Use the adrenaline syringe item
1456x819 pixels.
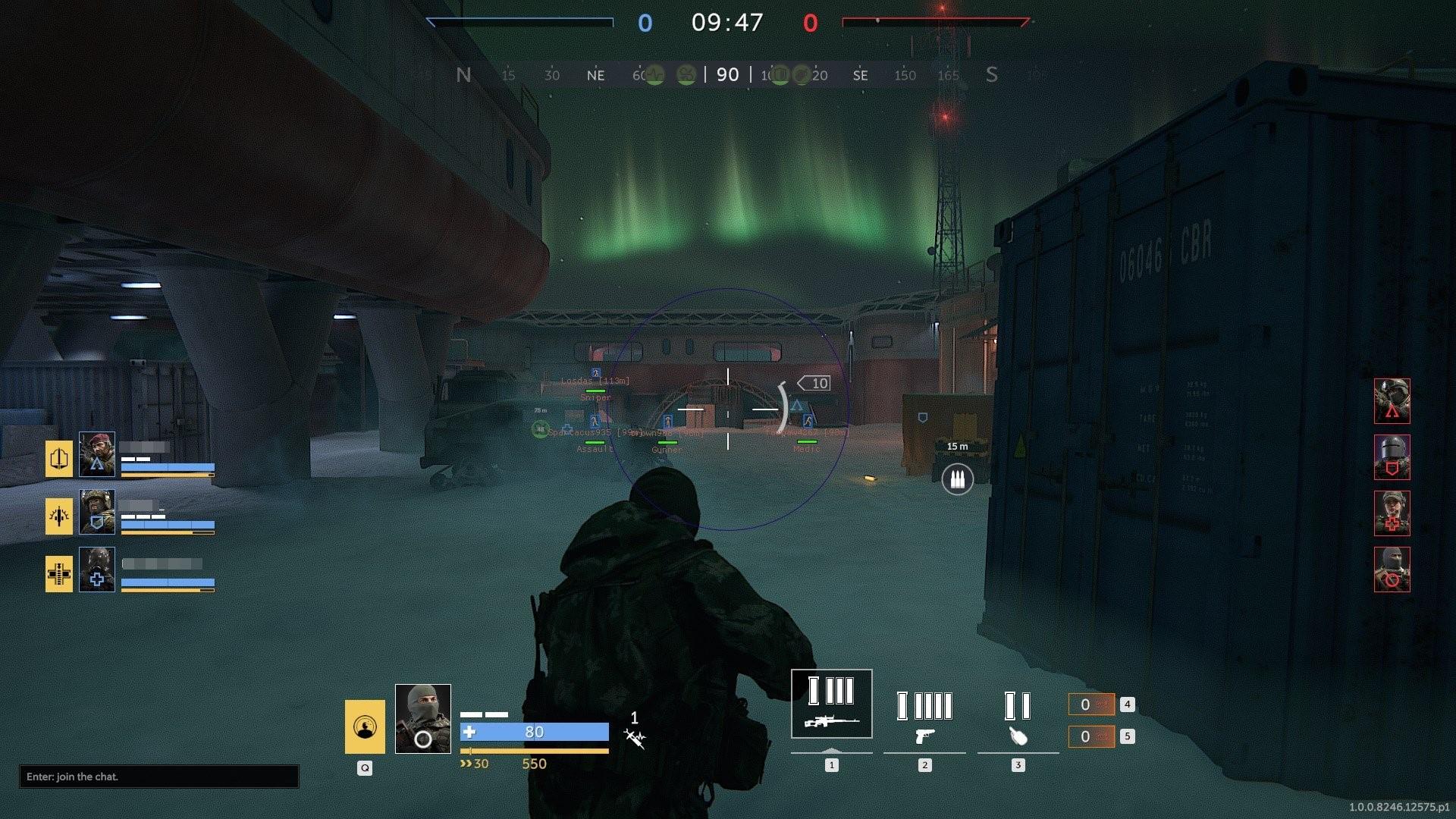point(635,737)
